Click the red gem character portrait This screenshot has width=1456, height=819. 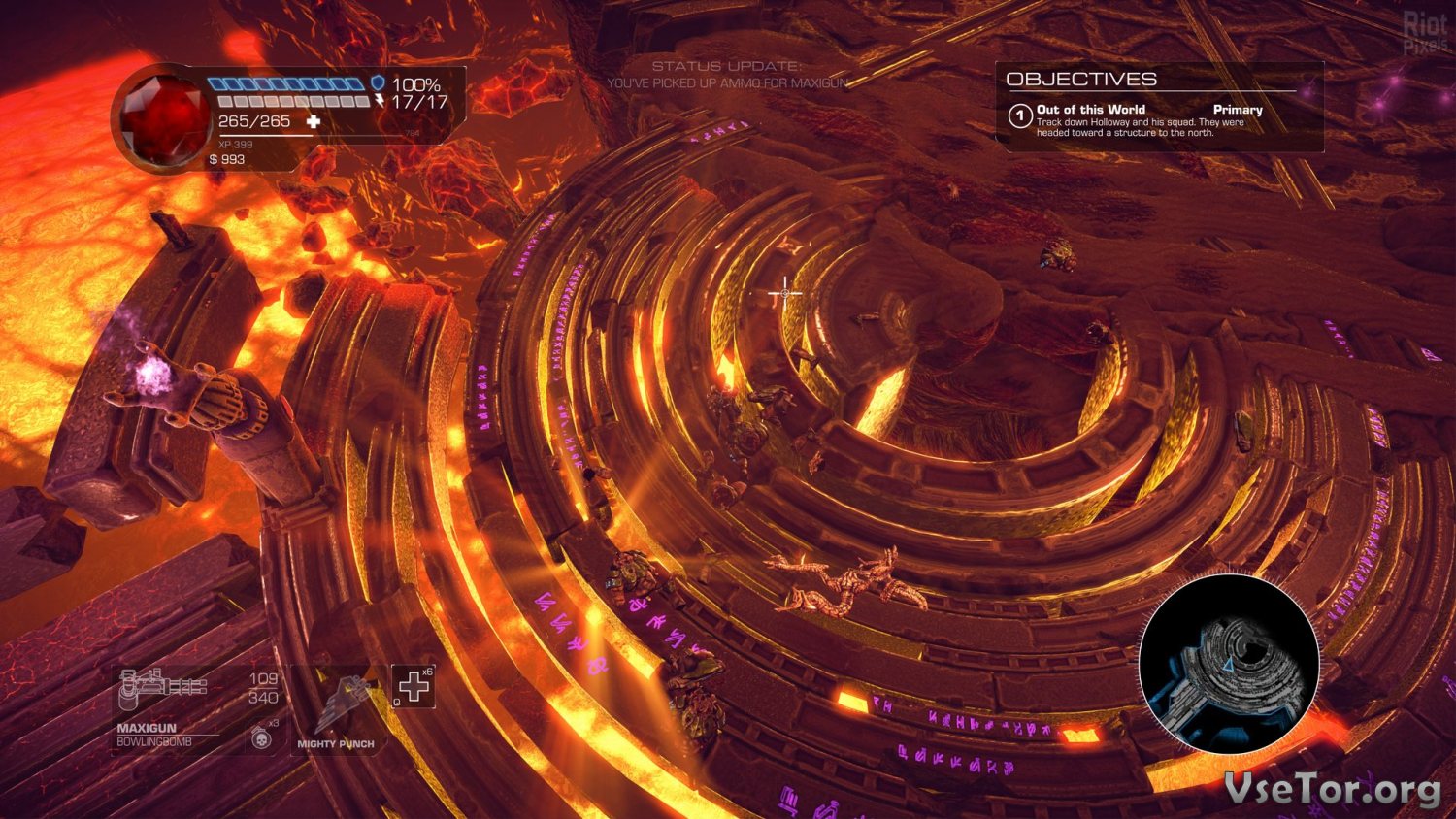pyautogui.click(x=163, y=118)
